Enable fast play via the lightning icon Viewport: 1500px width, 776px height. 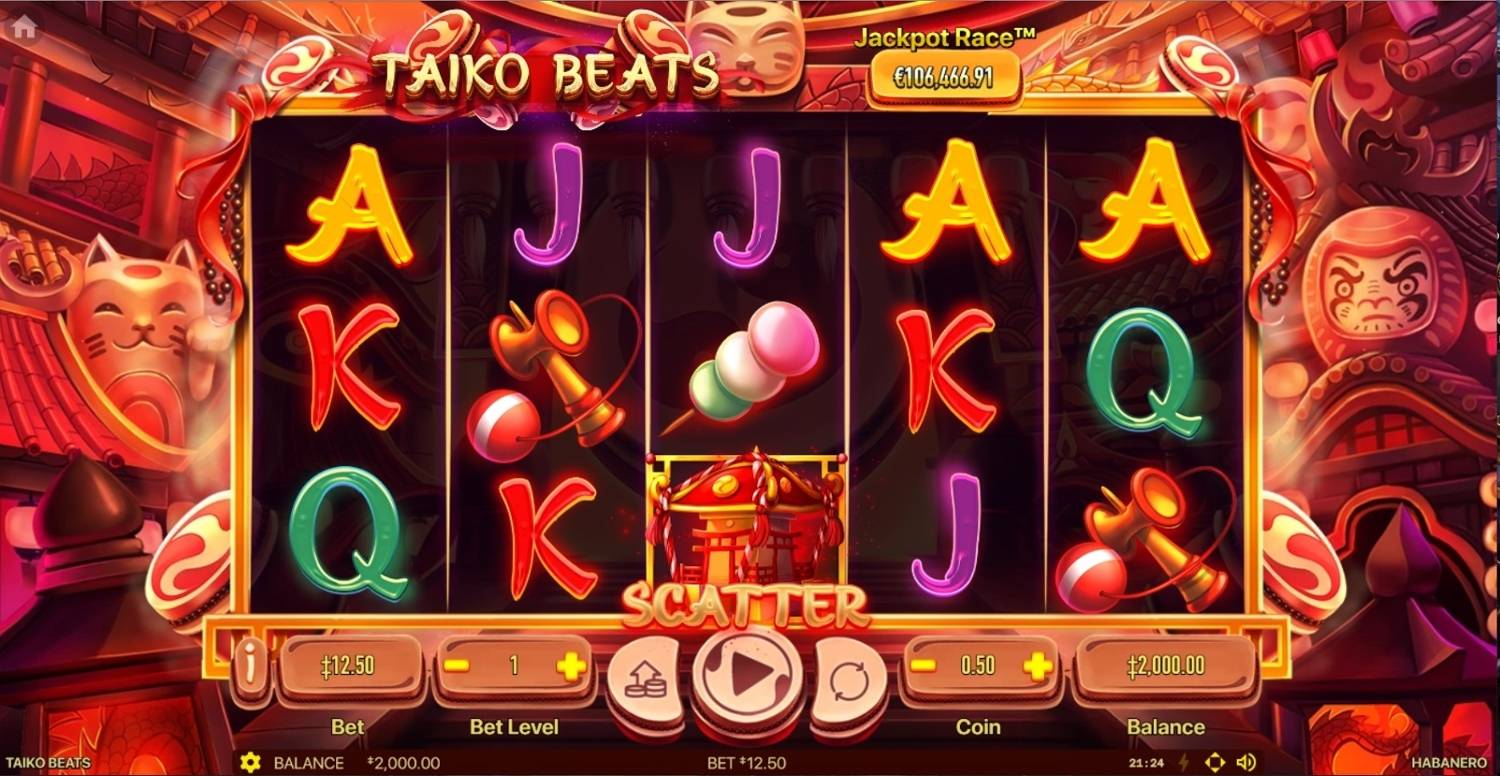click(1182, 762)
